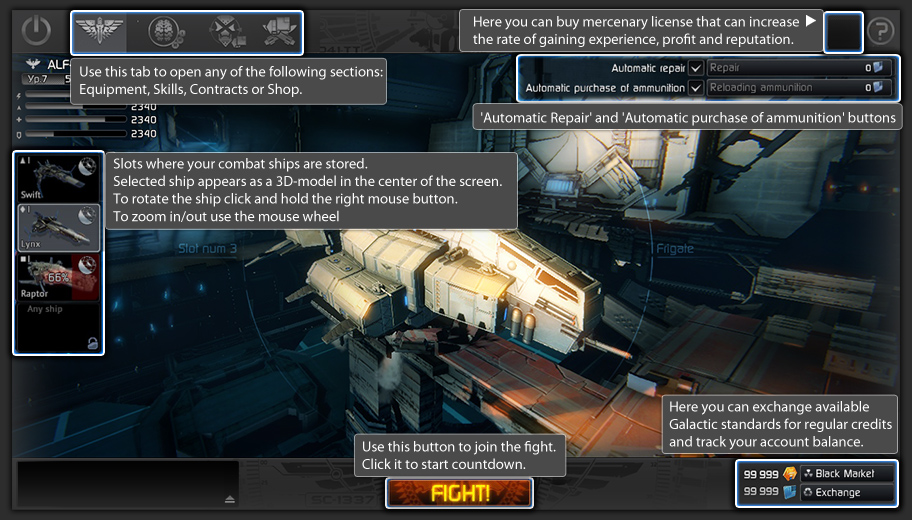Screen dimensions: 912x520
Task: Click the power icon to exit
Action: (x=36, y=32)
